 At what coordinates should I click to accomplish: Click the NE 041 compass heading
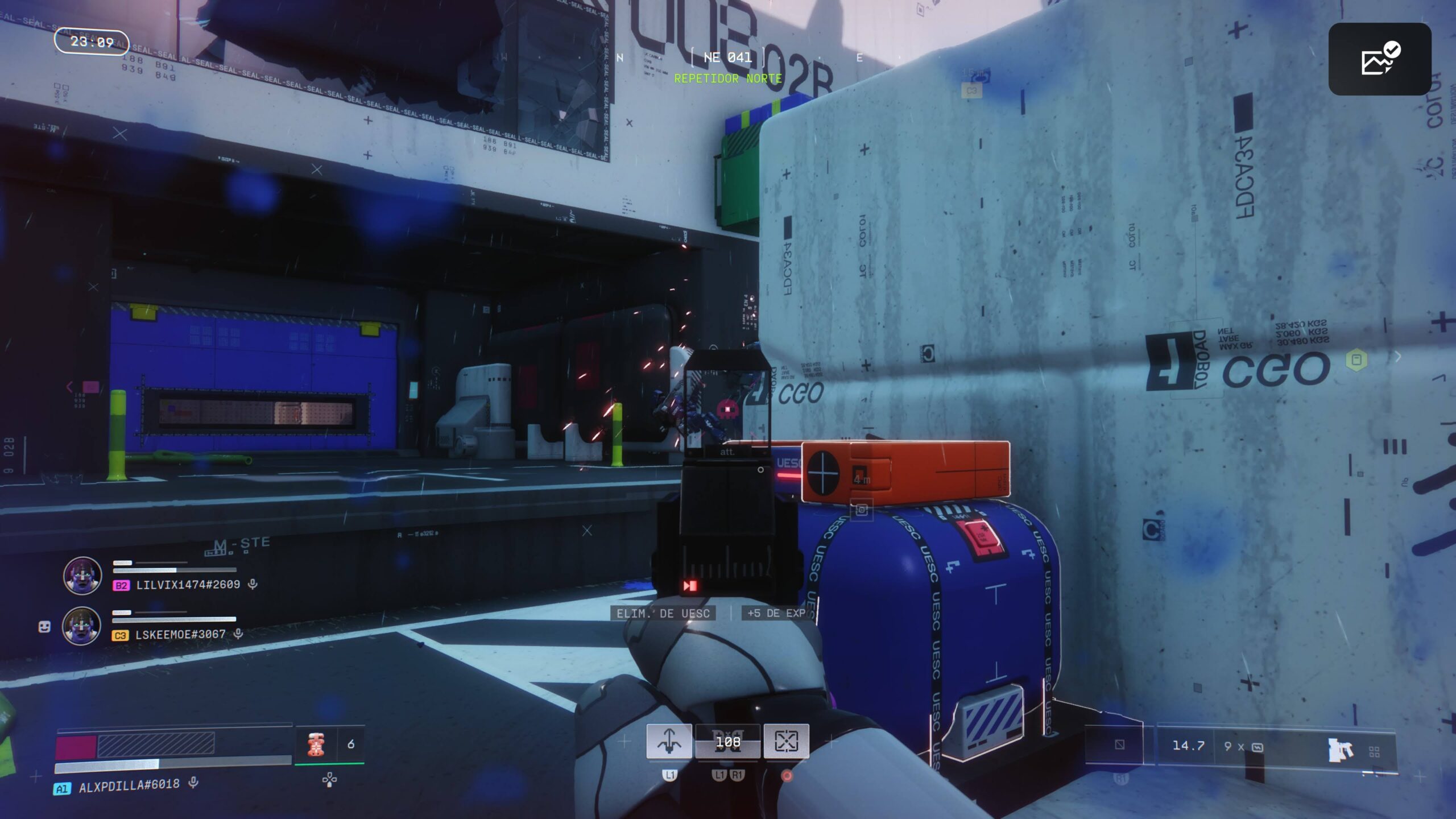(727, 57)
